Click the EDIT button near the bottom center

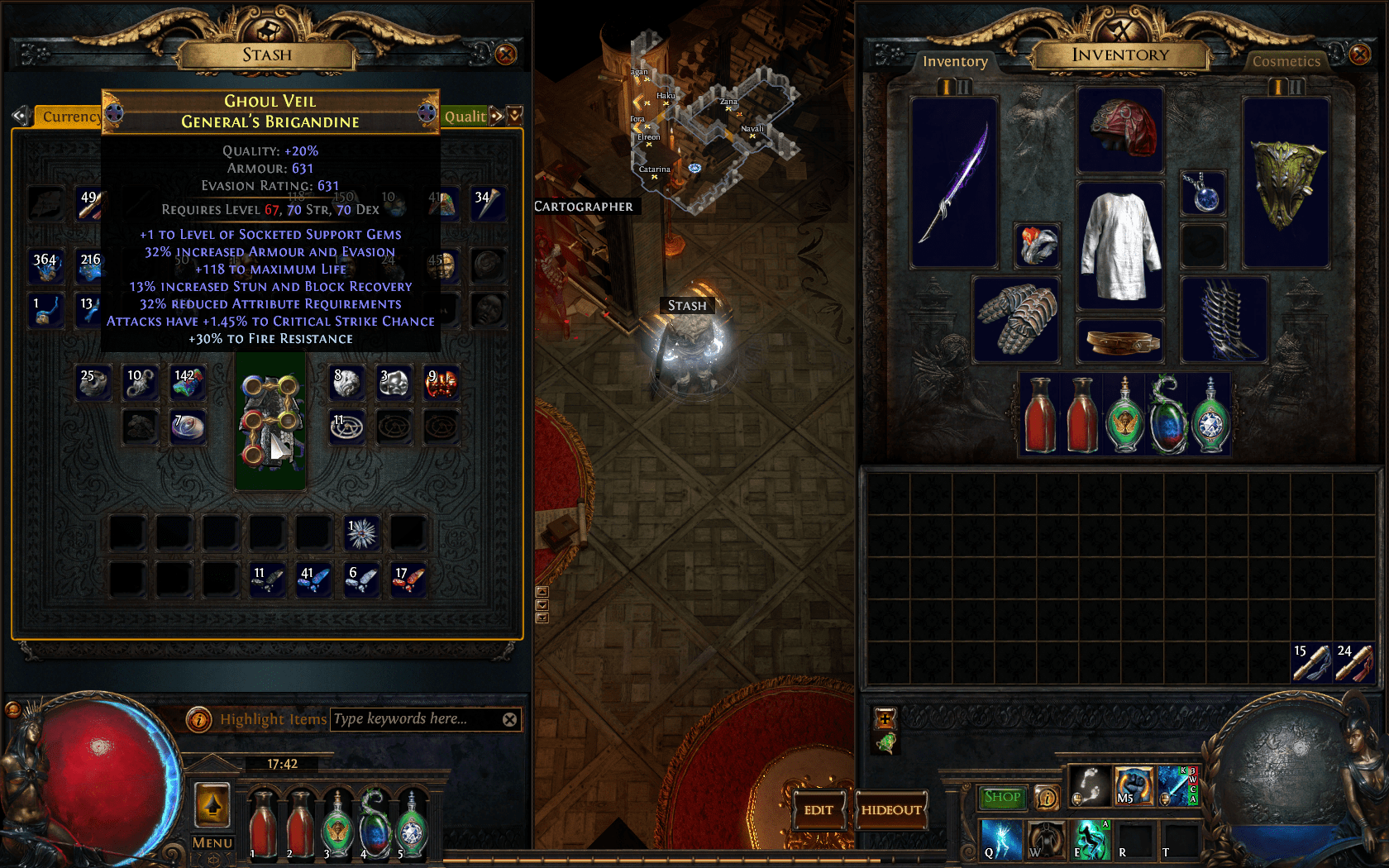(819, 811)
